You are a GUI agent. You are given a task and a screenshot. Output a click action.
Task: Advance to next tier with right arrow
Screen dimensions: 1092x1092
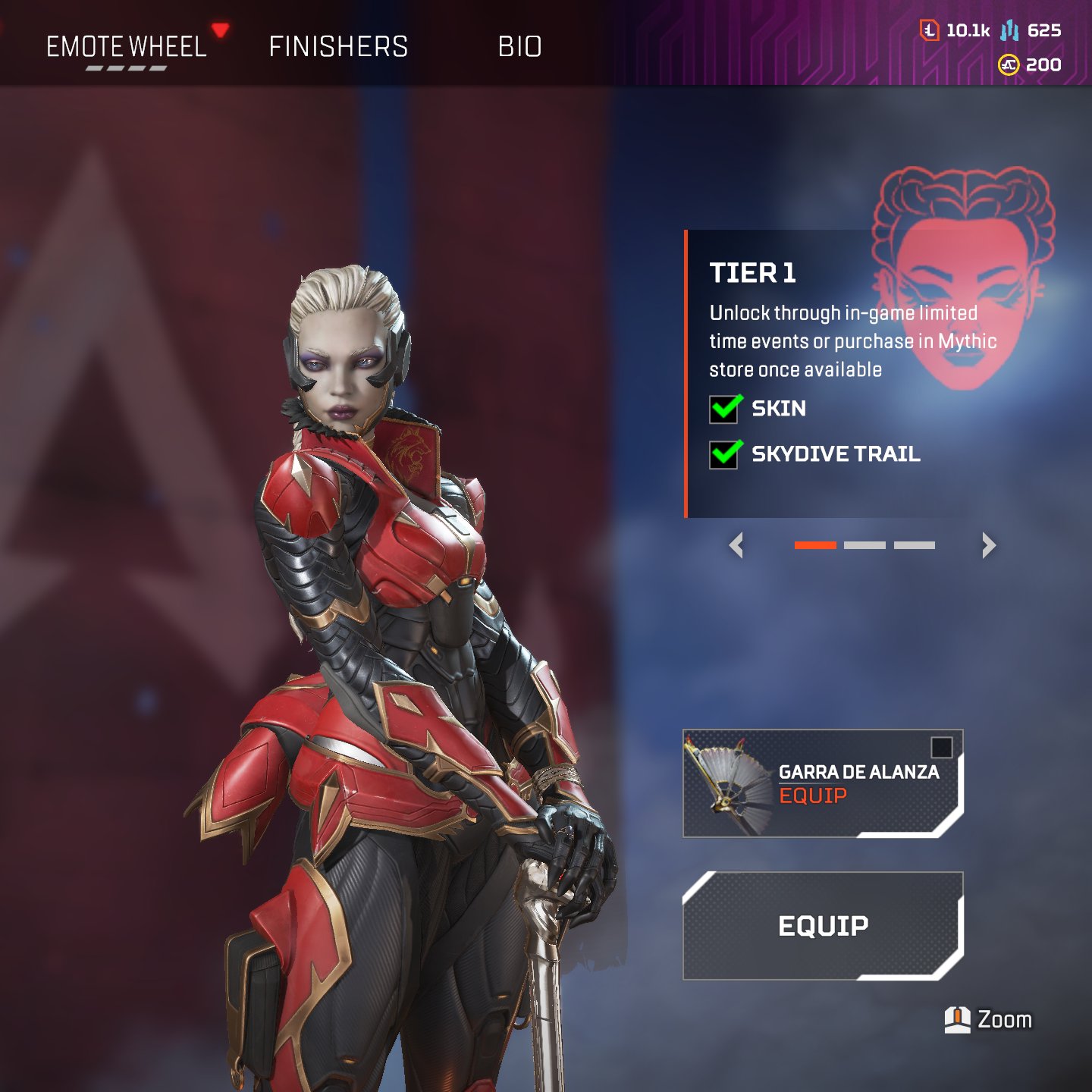tap(988, 545)
